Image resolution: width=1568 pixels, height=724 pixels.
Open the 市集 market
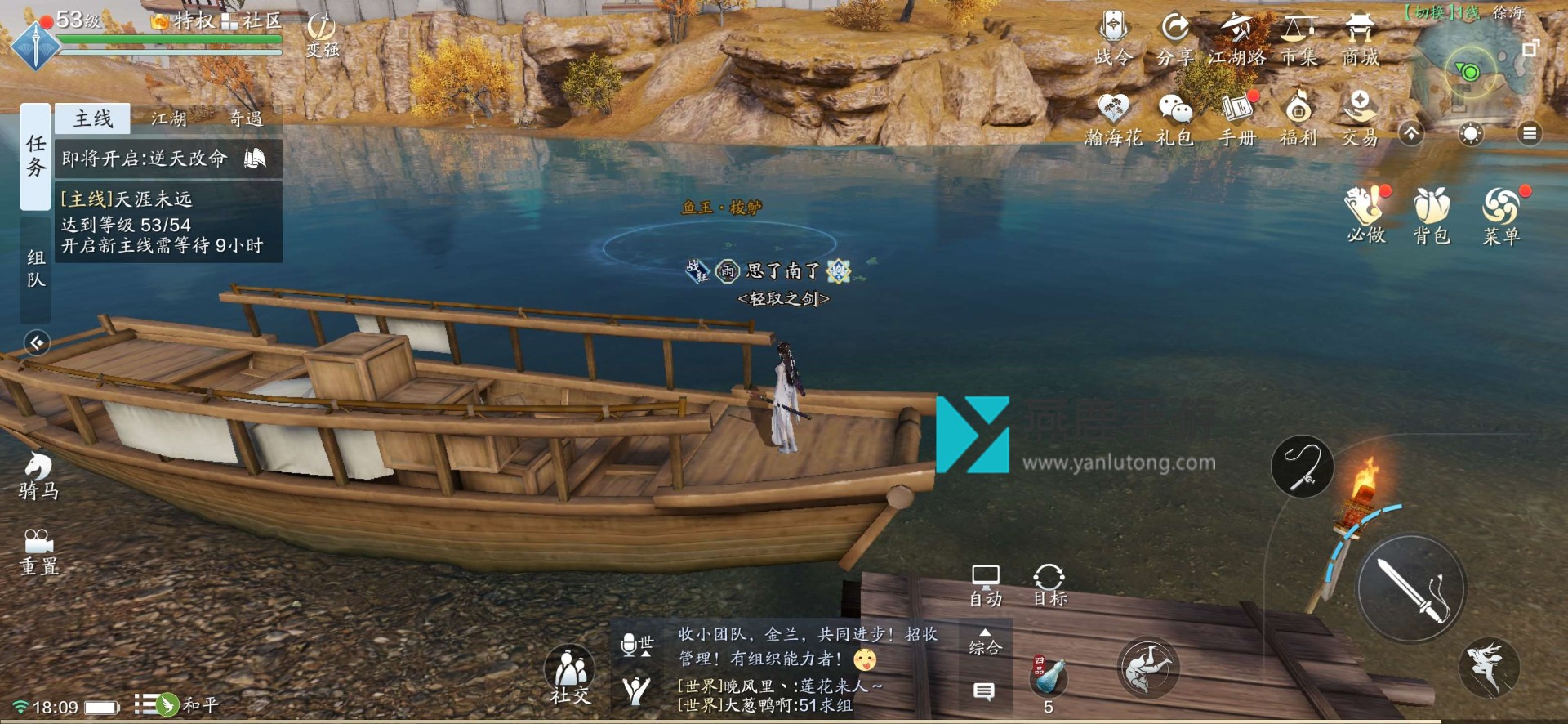click(1298, 38)
